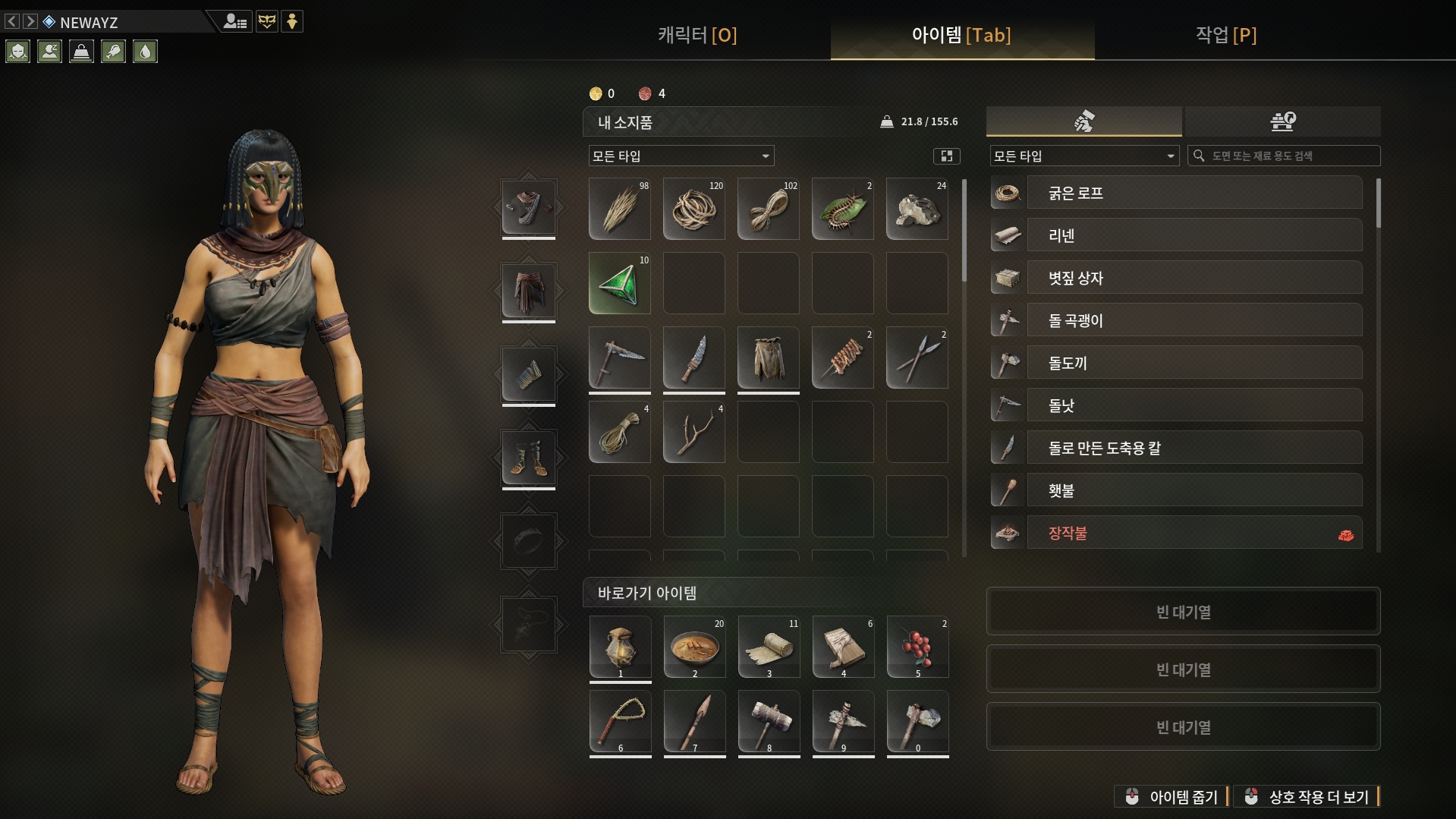Choose the 횃불 torch recipe
Viewport: 1456px width, 819px height.
click(x=1193, y=491)
